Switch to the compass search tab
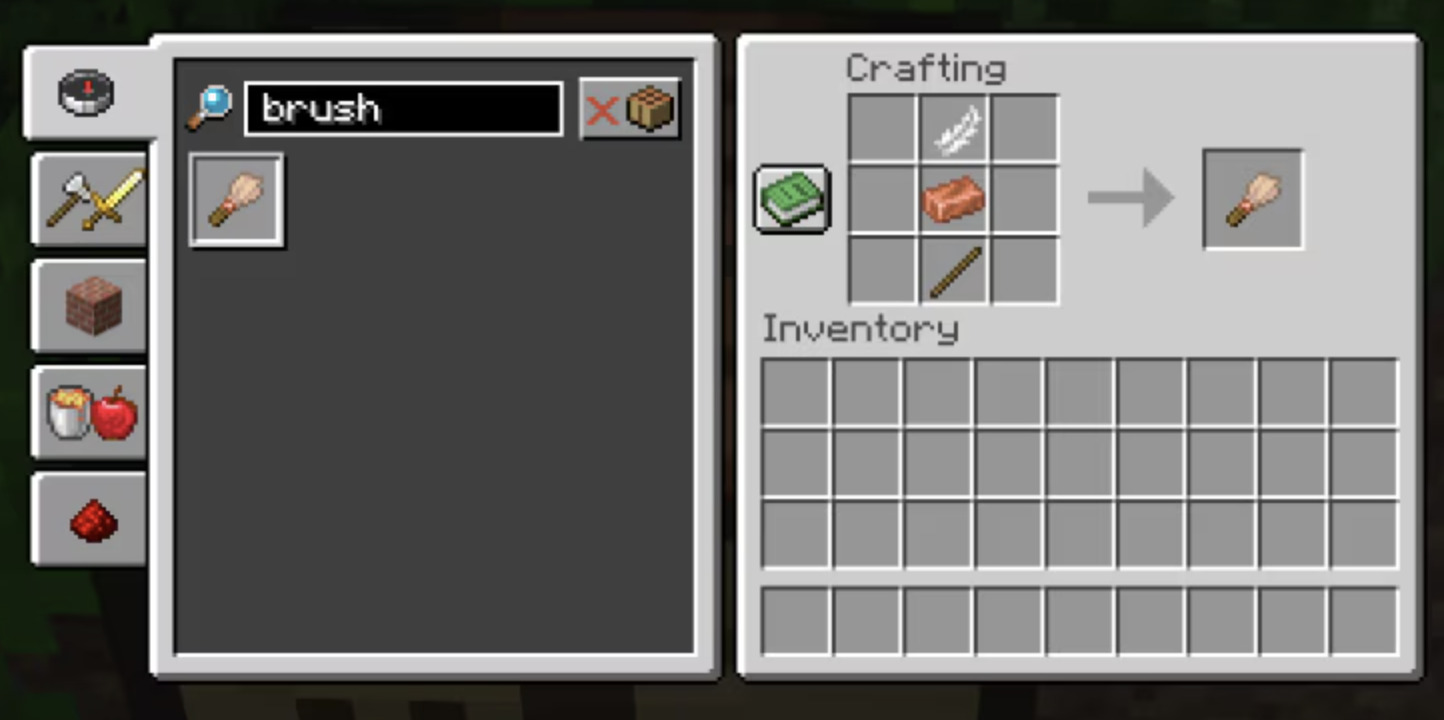 pyautogui.click(x=88, y=93)
